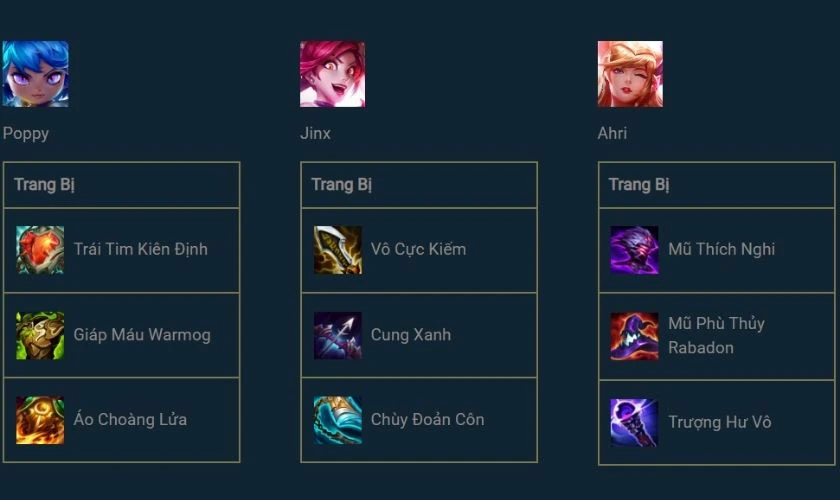Click the Cung Xanh item icon
The width and height of the screenshot is (840, 500).
click(x=338, y=335)
